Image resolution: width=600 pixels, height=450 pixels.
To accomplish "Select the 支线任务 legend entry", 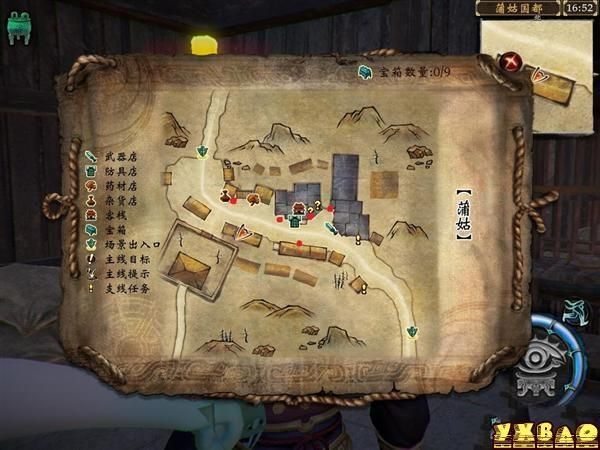I will (119, 288).
